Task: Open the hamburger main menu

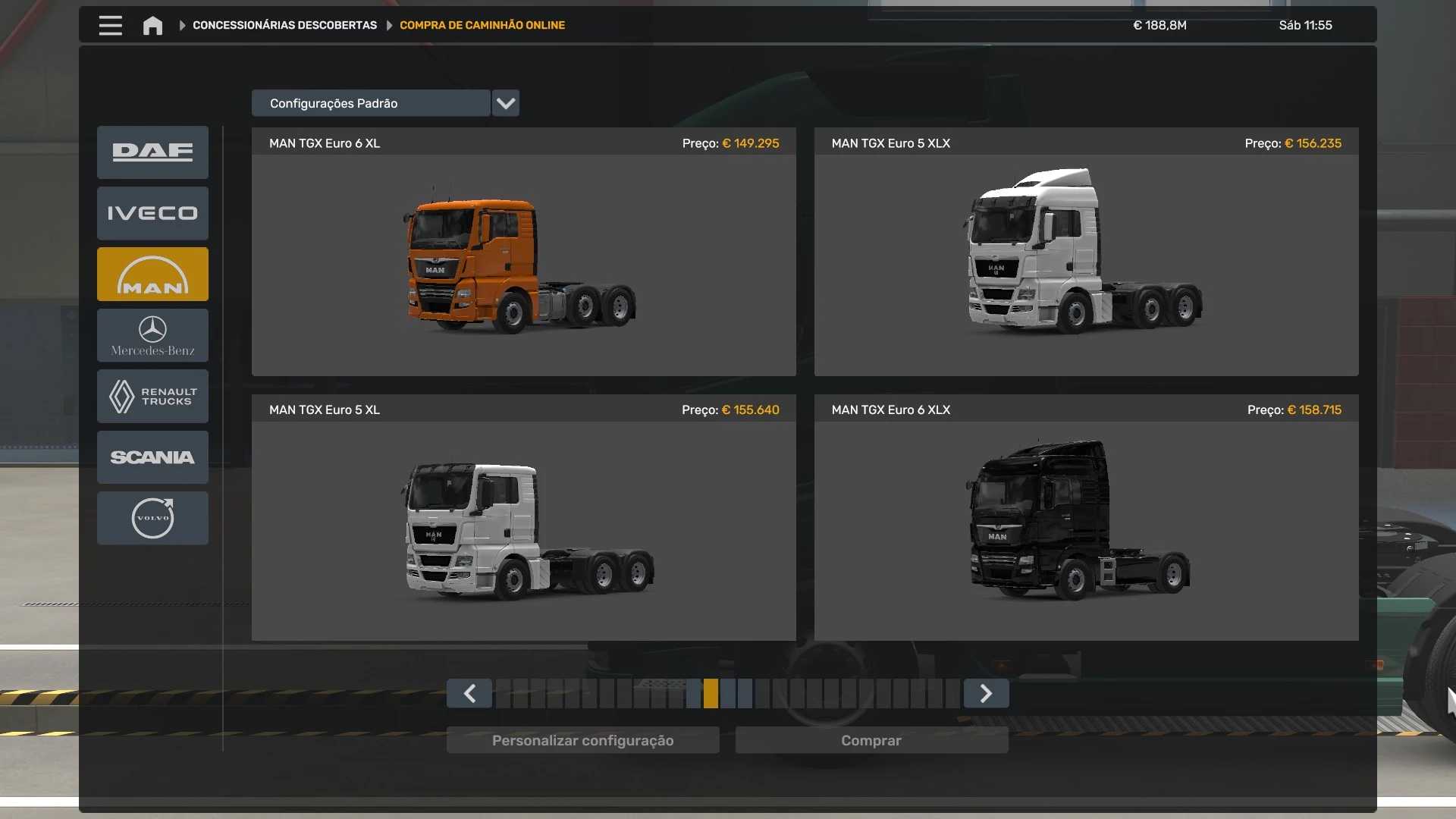Action: 110,25
